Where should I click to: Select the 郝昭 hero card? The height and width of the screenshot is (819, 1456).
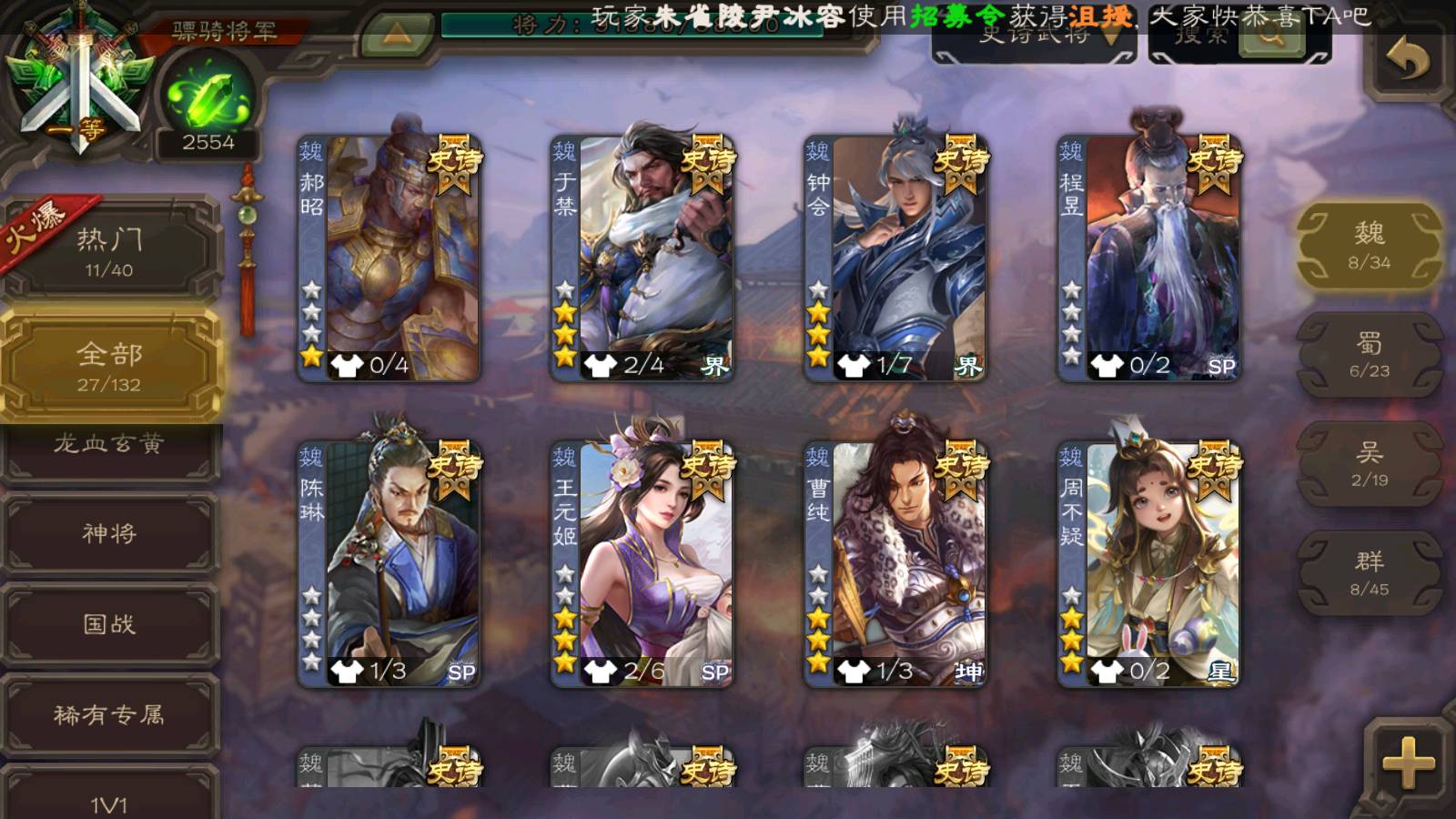(389, 258)
